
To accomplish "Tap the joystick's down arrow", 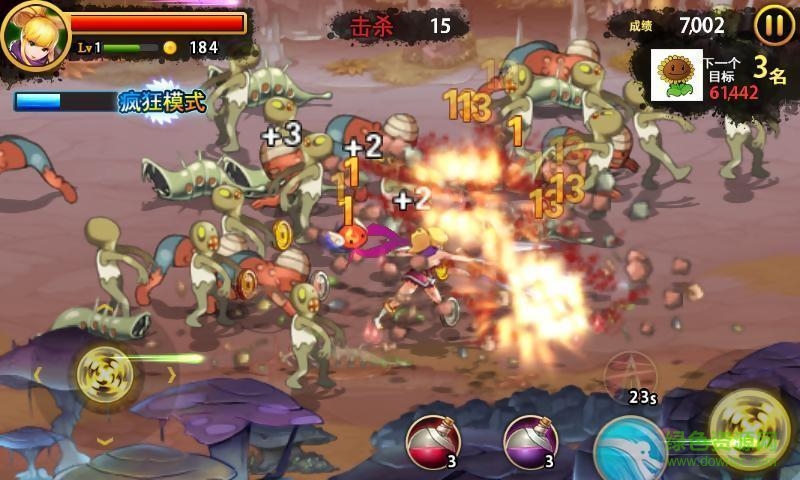I will (x=104, y=440).
